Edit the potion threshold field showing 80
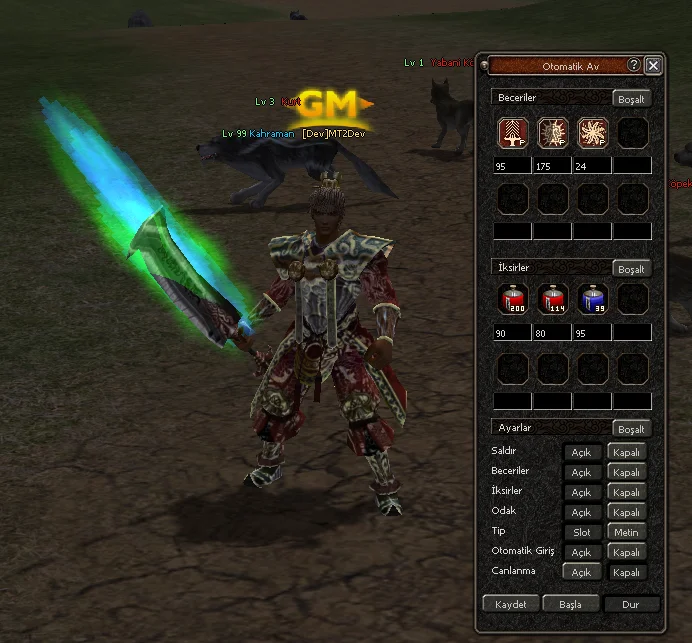692x643 pixels. point(552,333)
